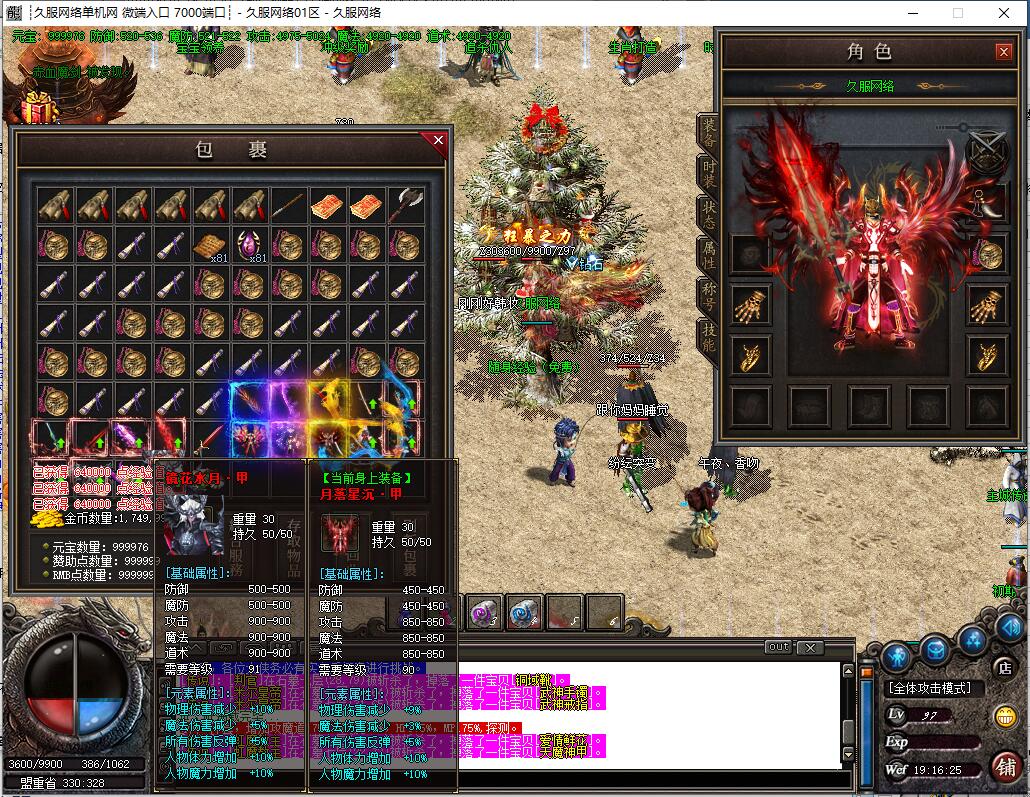This screenshot has width=1030, height=797.
Task: Select the battle axe in the bag
Action: tap(406, 205)
